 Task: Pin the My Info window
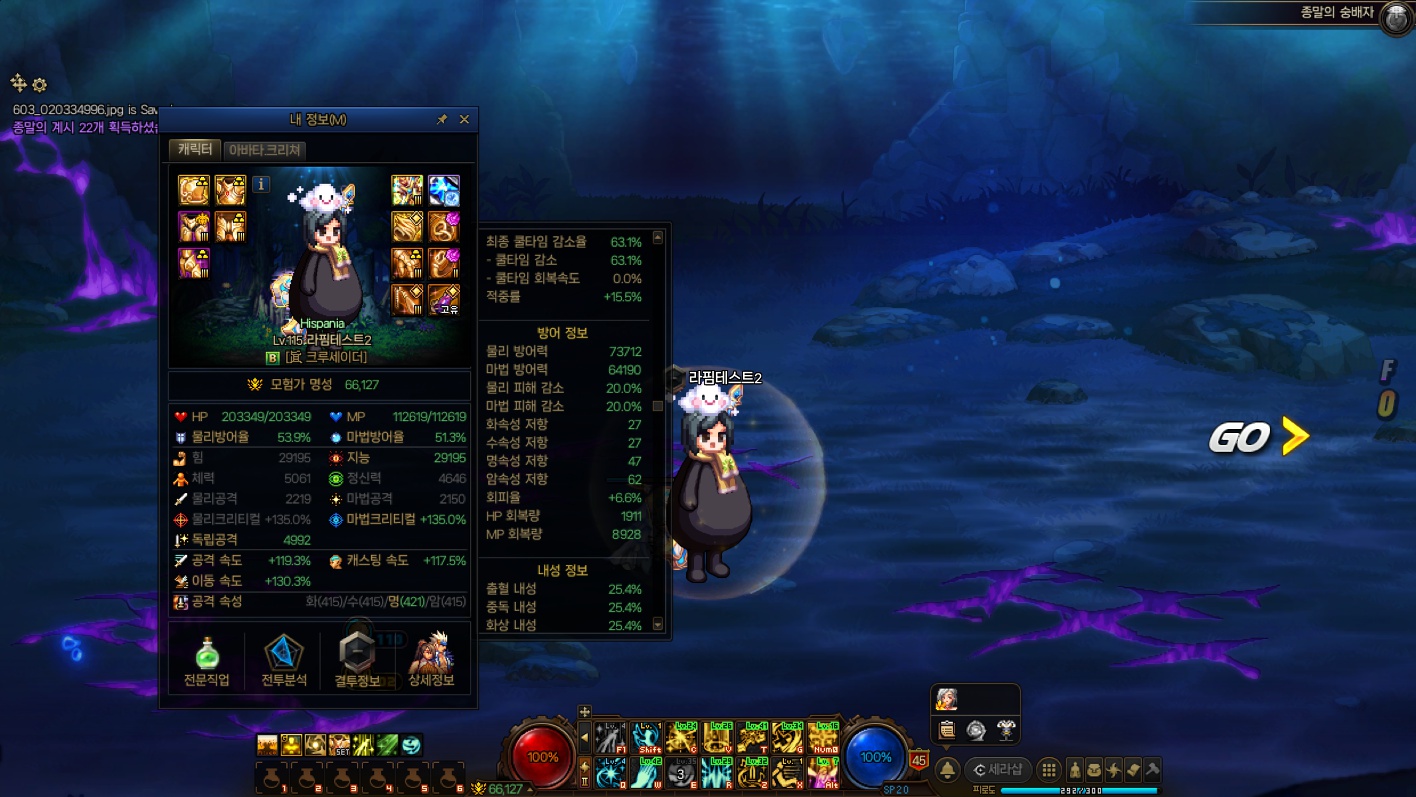[442, 119]
